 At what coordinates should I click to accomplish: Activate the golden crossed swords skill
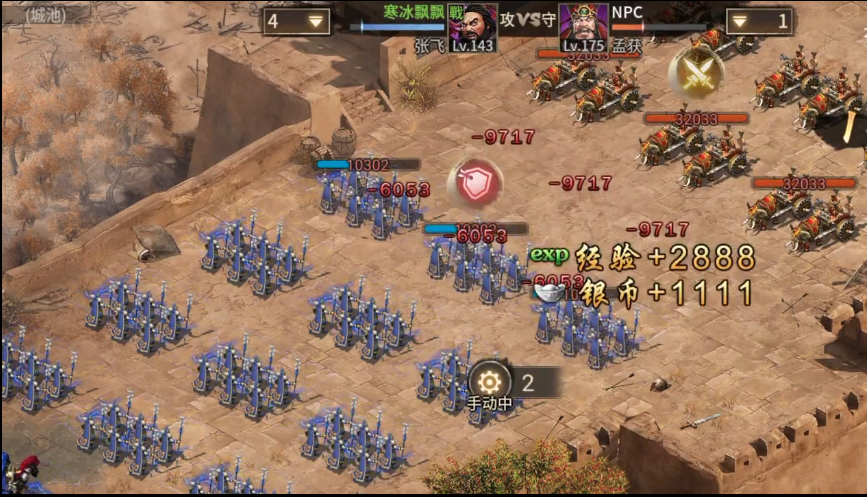coord(696,71)
